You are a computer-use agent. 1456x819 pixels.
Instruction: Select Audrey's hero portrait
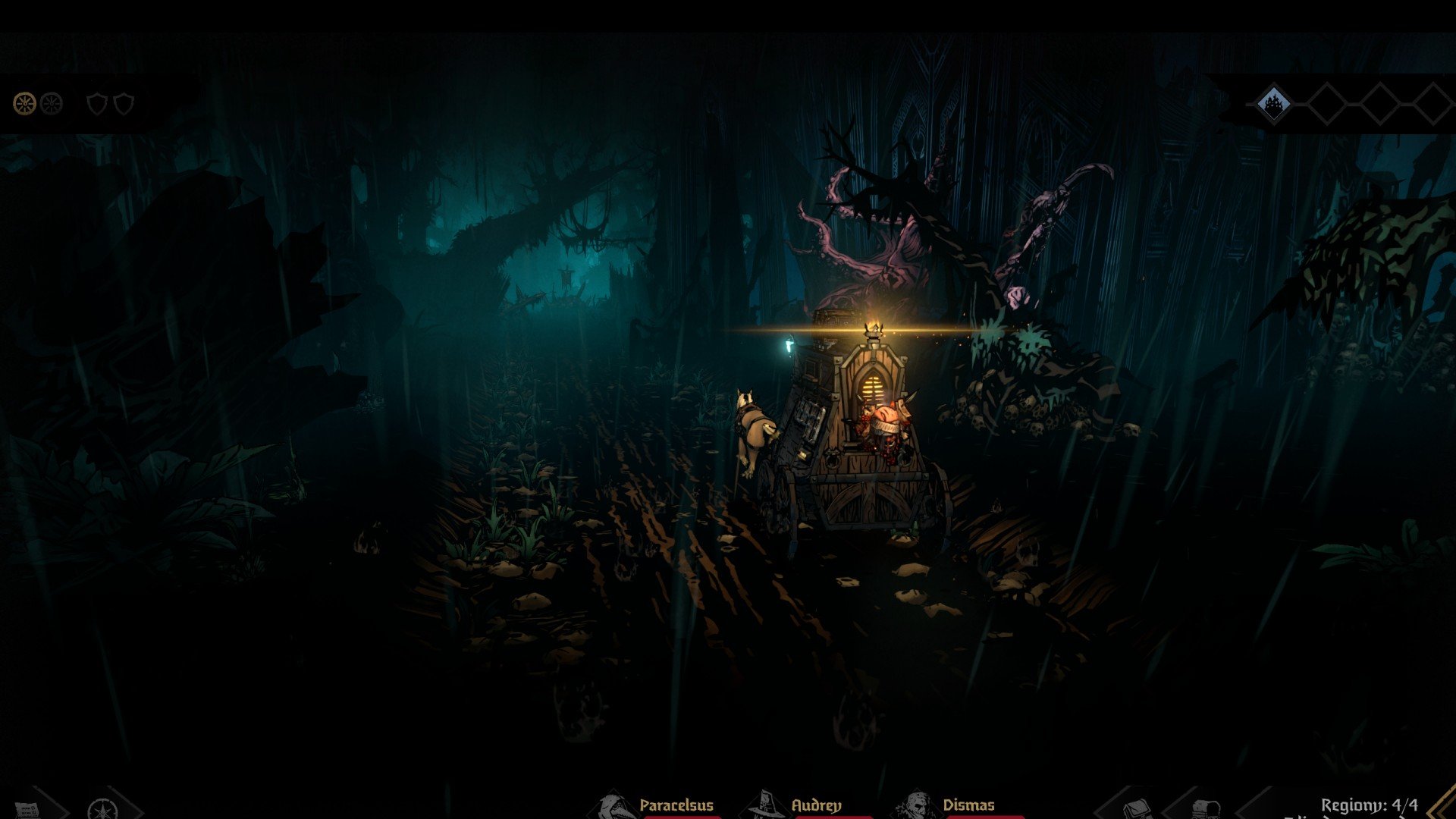pyautogui.click(x=764, y=807)
